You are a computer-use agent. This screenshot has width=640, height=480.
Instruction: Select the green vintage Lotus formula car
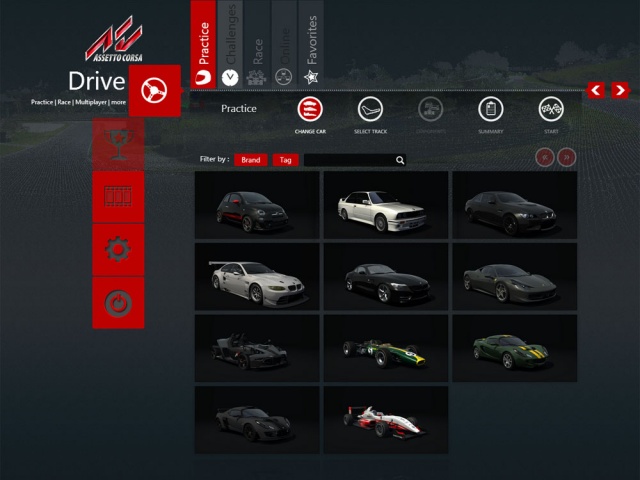pyautogui.click(x=385, y=348)
